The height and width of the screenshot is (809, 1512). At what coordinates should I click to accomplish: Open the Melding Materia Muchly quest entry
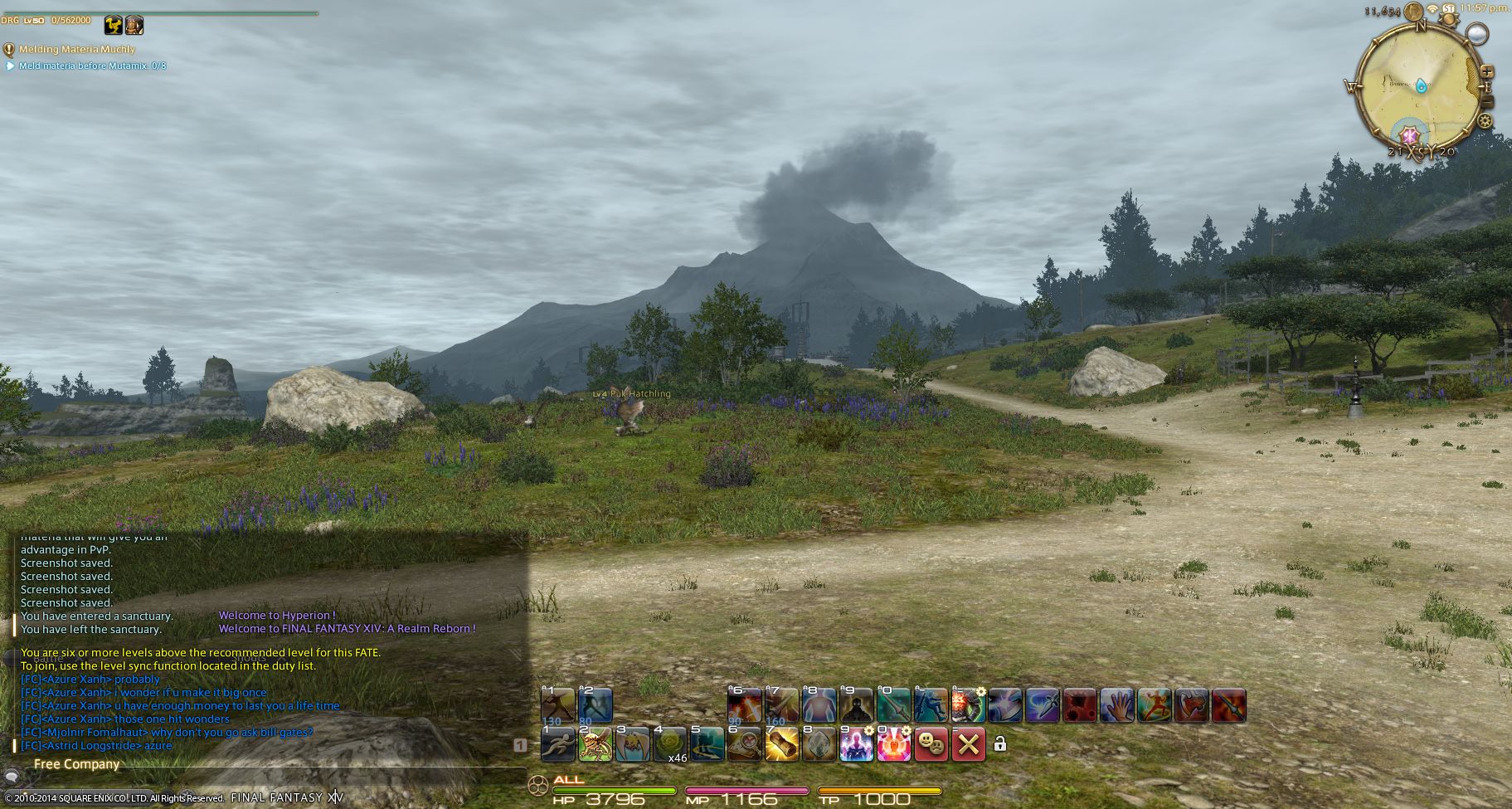point(76,50)
